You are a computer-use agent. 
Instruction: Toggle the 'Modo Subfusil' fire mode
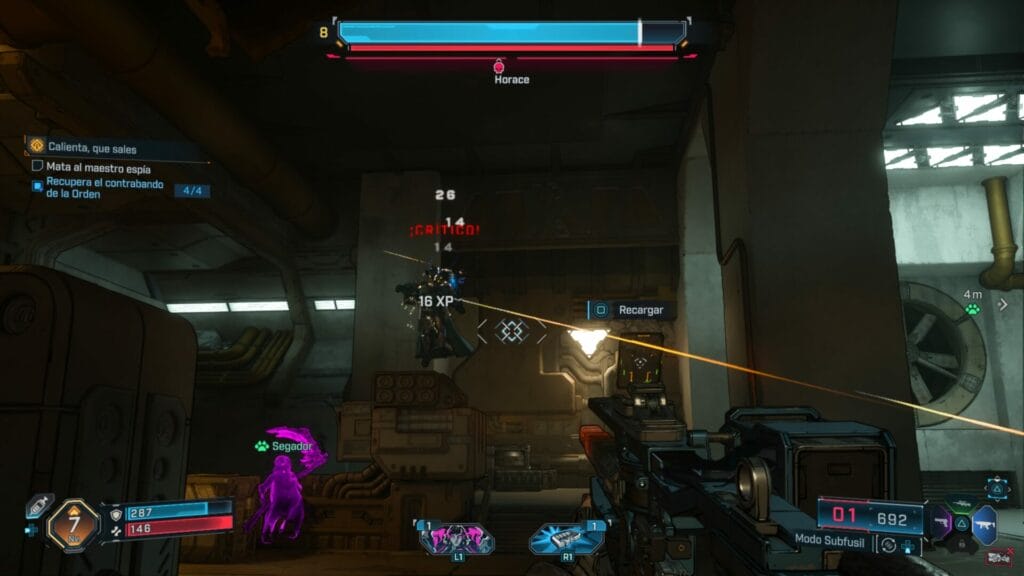(x=886, y=545)
